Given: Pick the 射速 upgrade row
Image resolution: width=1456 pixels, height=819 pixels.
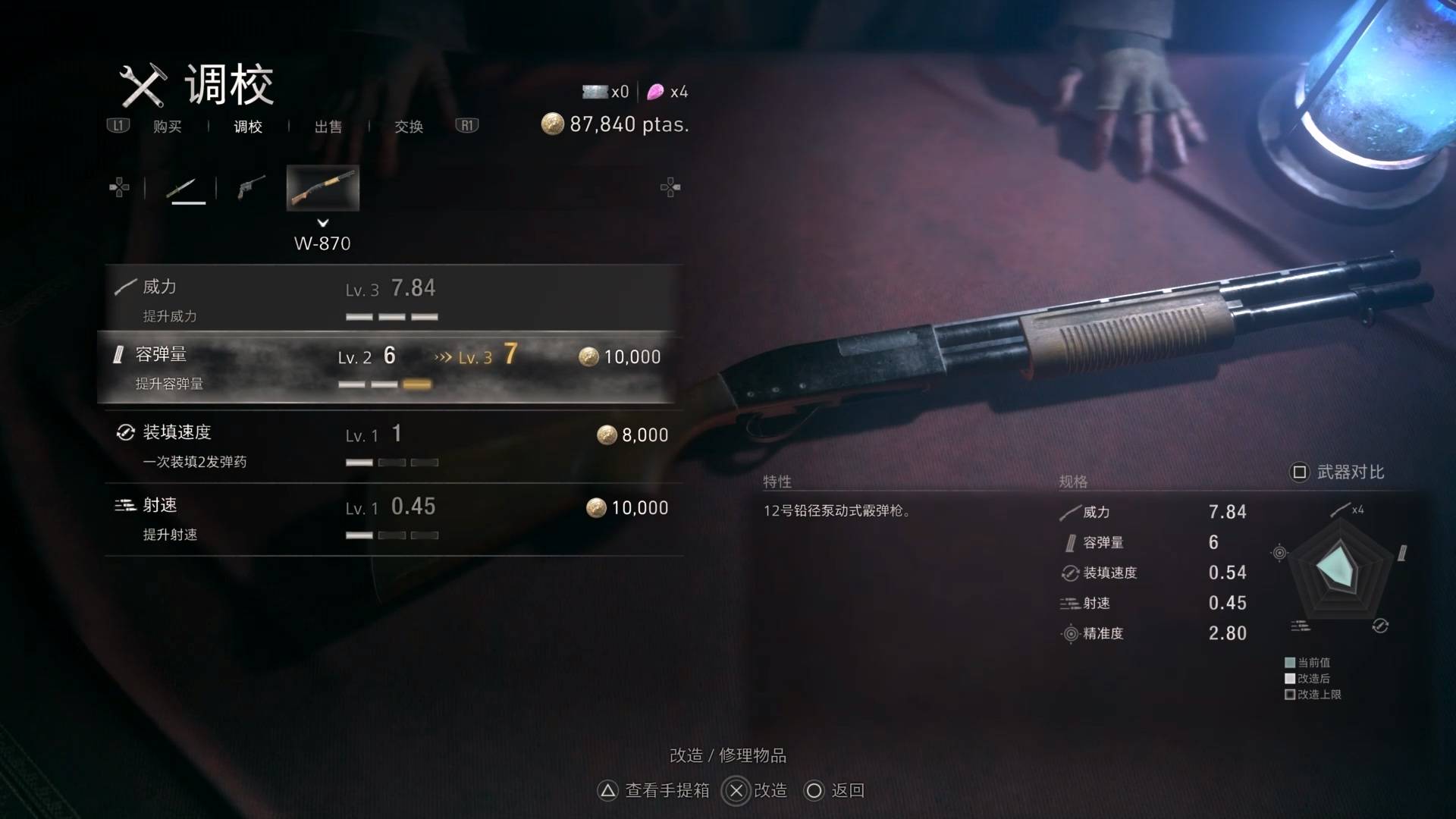Looking at the screenshot, I should [391, 519].
